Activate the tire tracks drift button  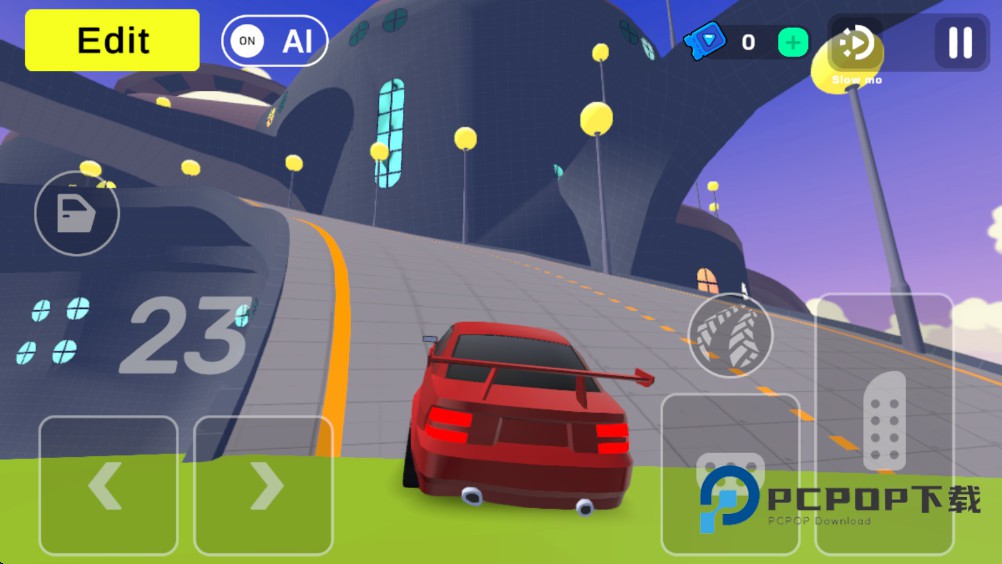click(730, 336)
